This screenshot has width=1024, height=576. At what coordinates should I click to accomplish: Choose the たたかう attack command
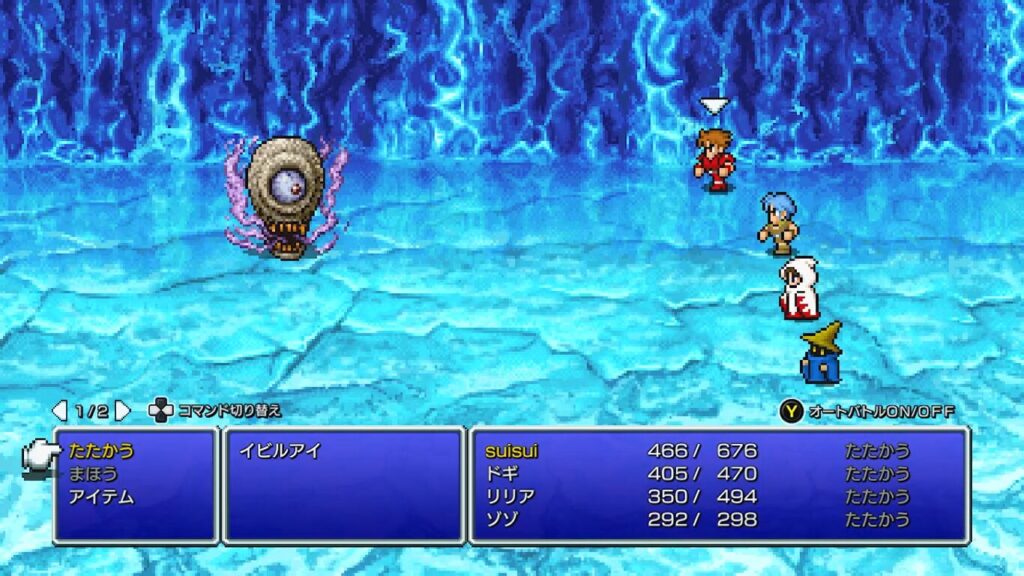point(102,451)
